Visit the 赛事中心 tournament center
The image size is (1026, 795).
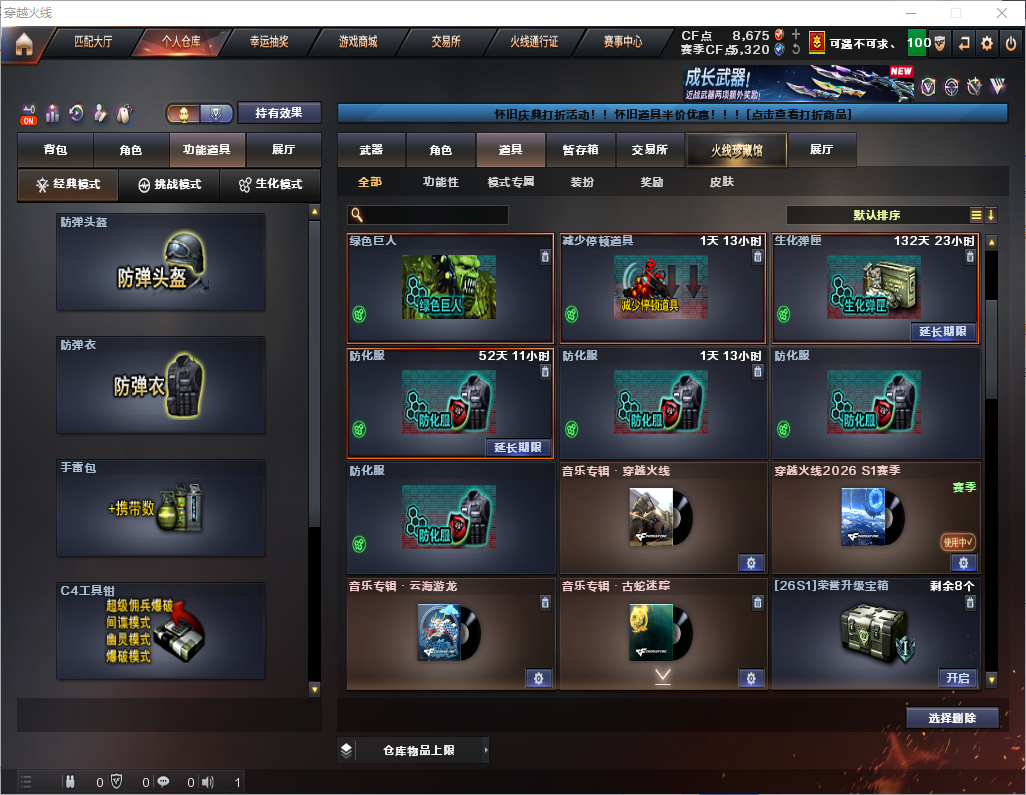622,42
